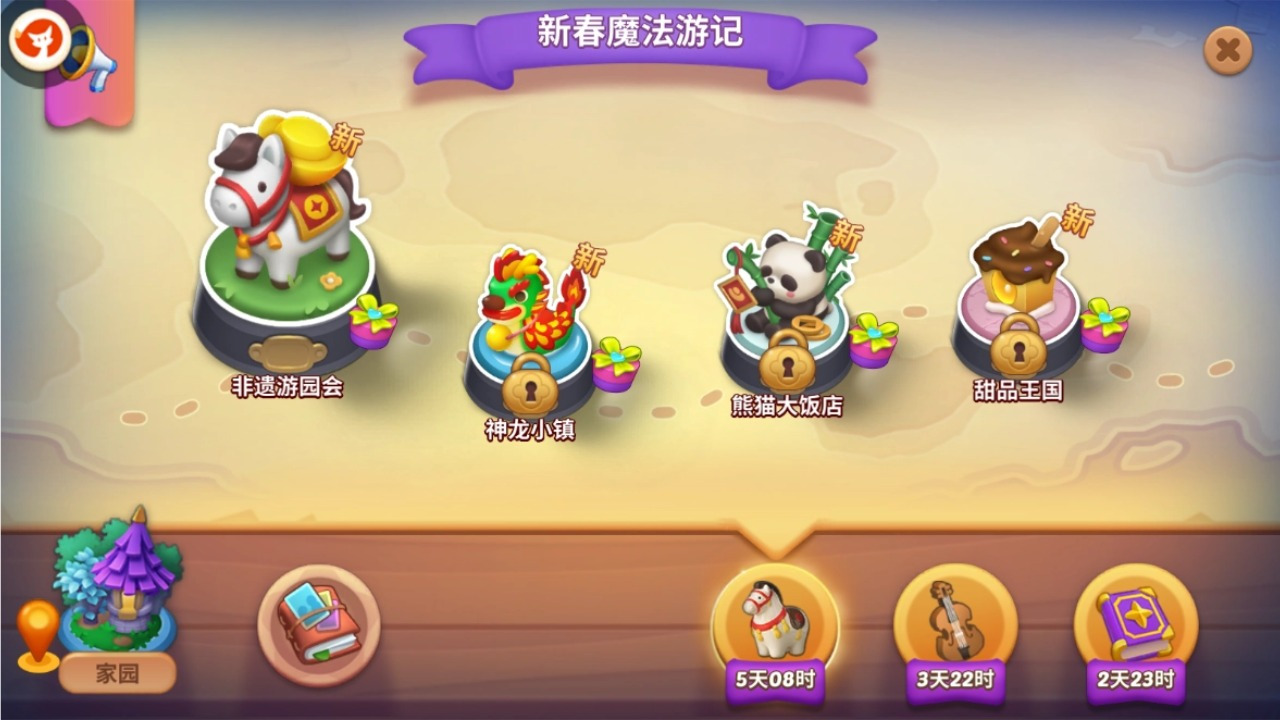Click the fox avatar in top left corner

pos(38,40)
